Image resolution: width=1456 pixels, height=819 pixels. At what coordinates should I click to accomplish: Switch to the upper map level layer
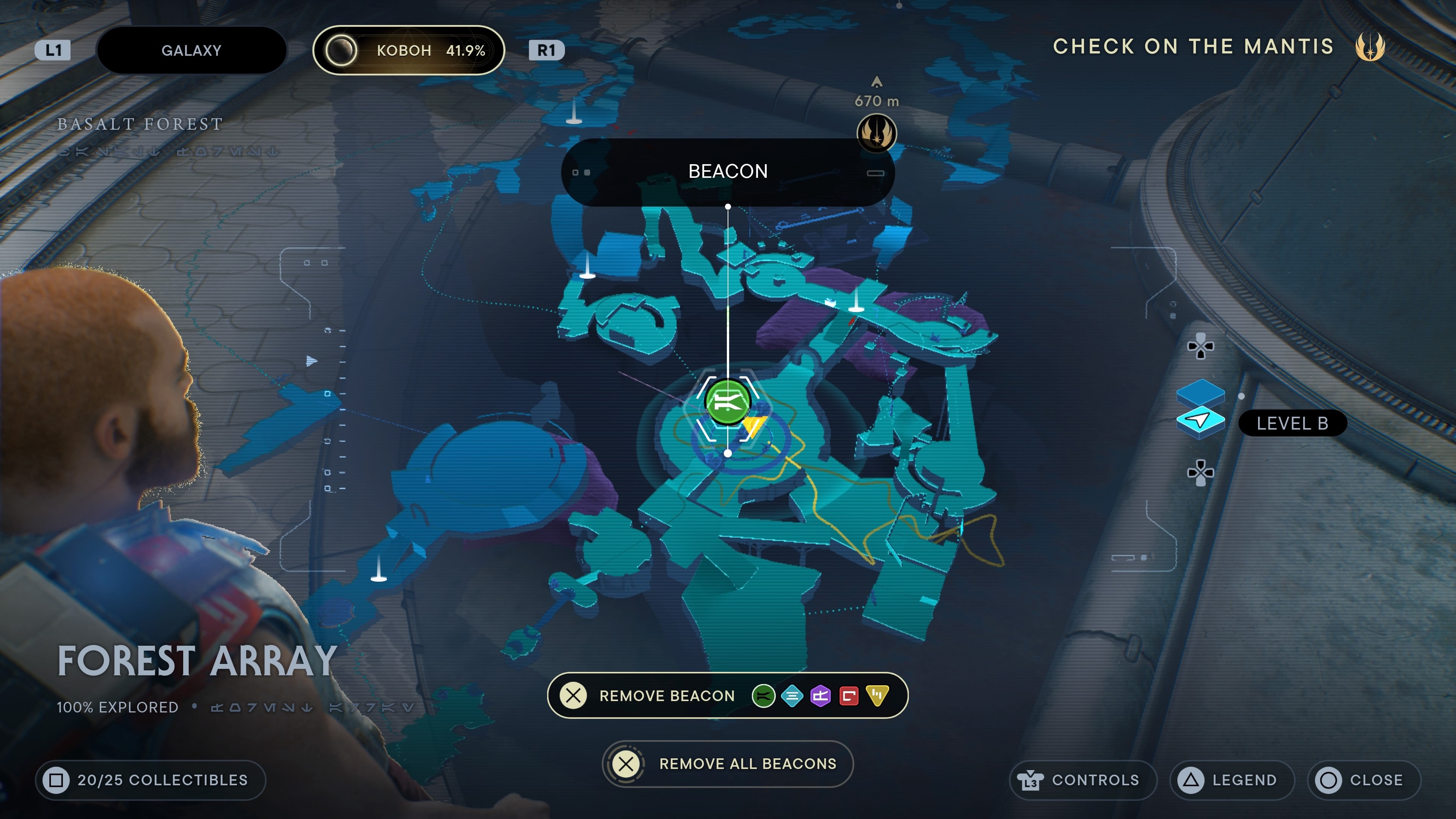[1200, 391]
